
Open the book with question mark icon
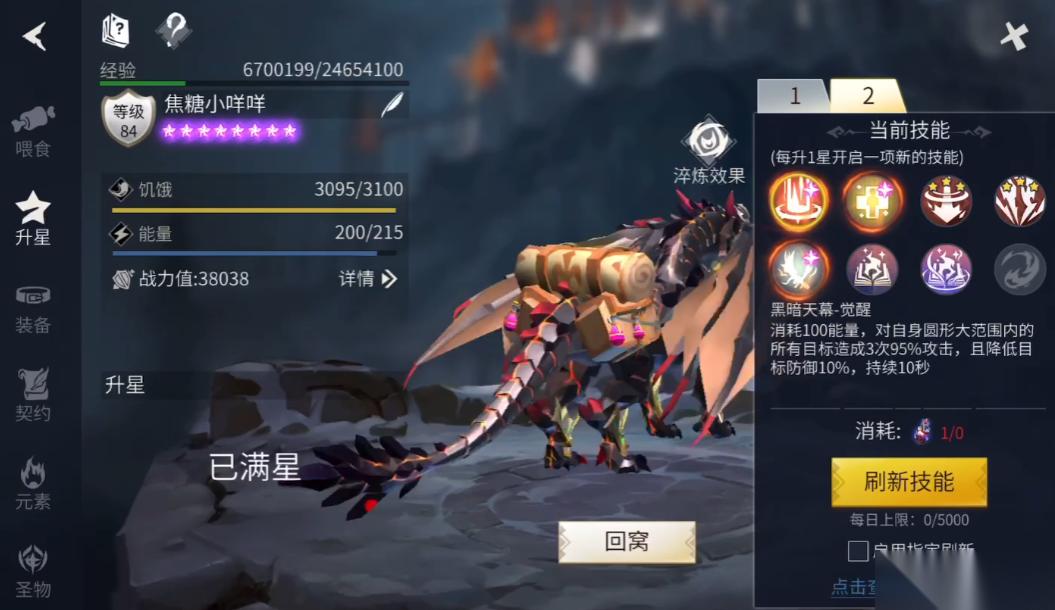click(116, 31)
